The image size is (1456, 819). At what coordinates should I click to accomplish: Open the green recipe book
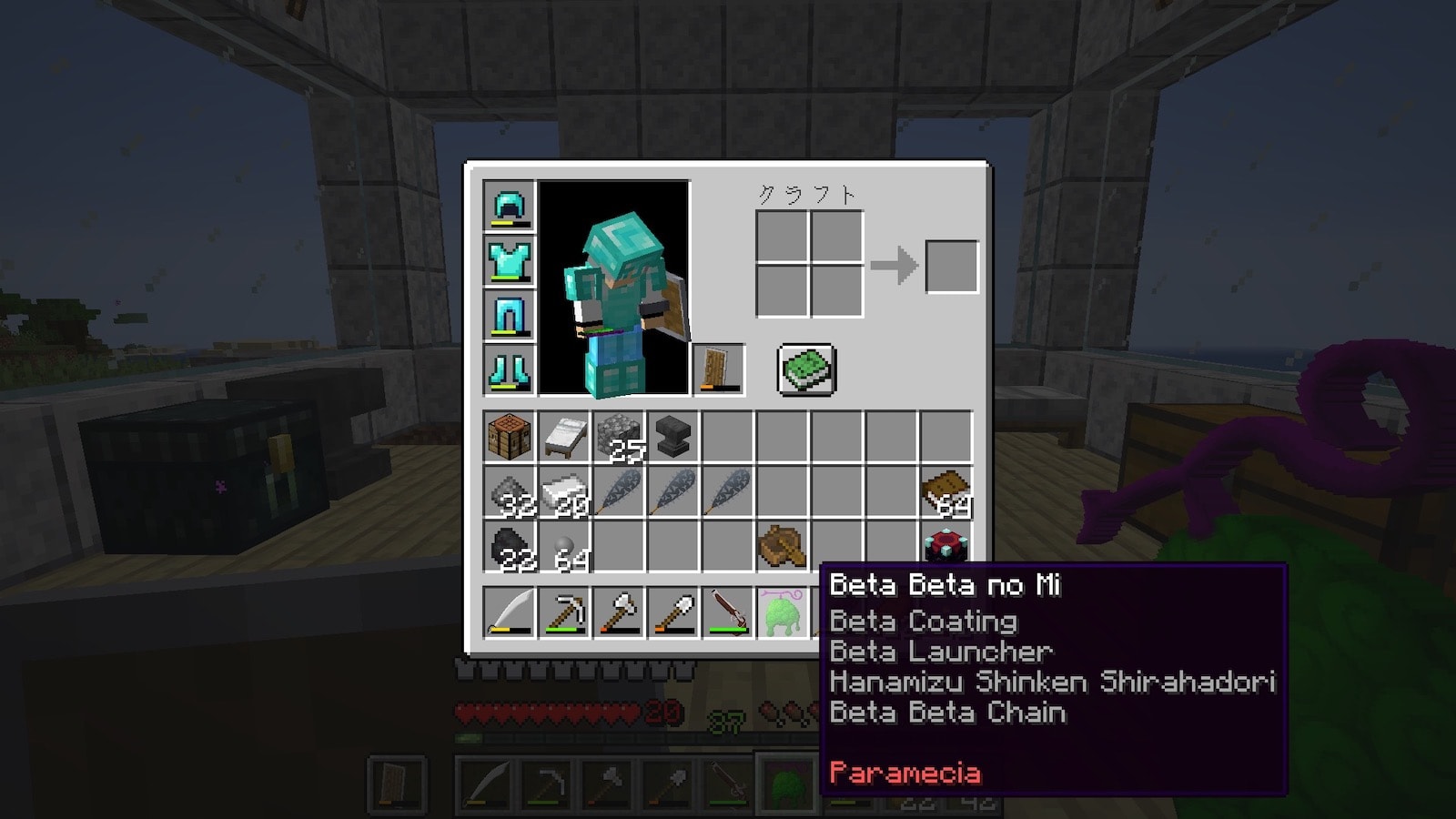pos(806,370)
